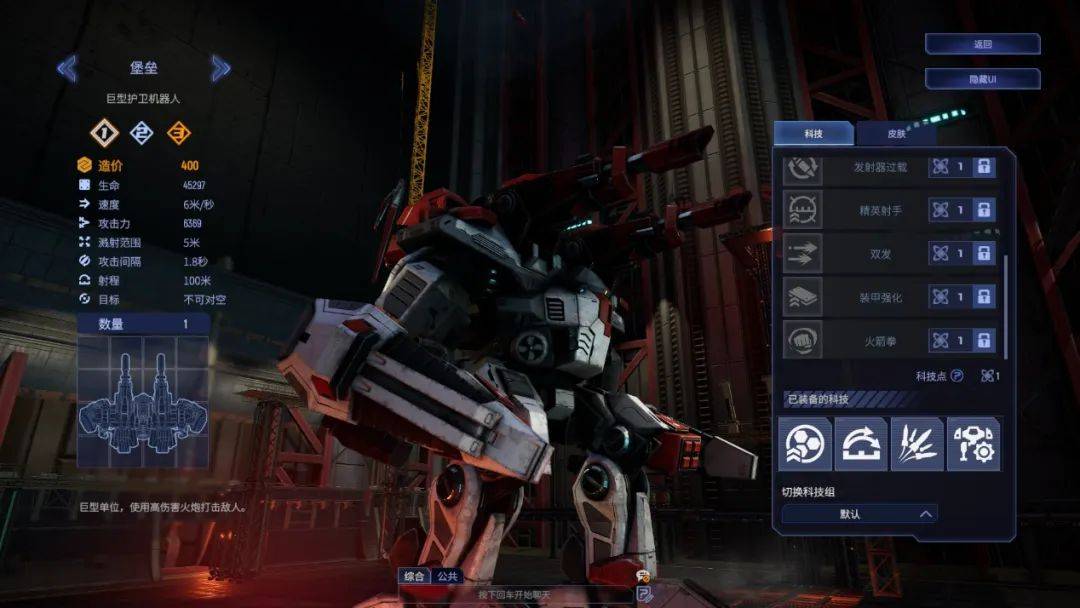The height and width of the screenshot is (608, 1080).
Task: Unlock the 火箭拳 tech
Action: tap(984, 341)
